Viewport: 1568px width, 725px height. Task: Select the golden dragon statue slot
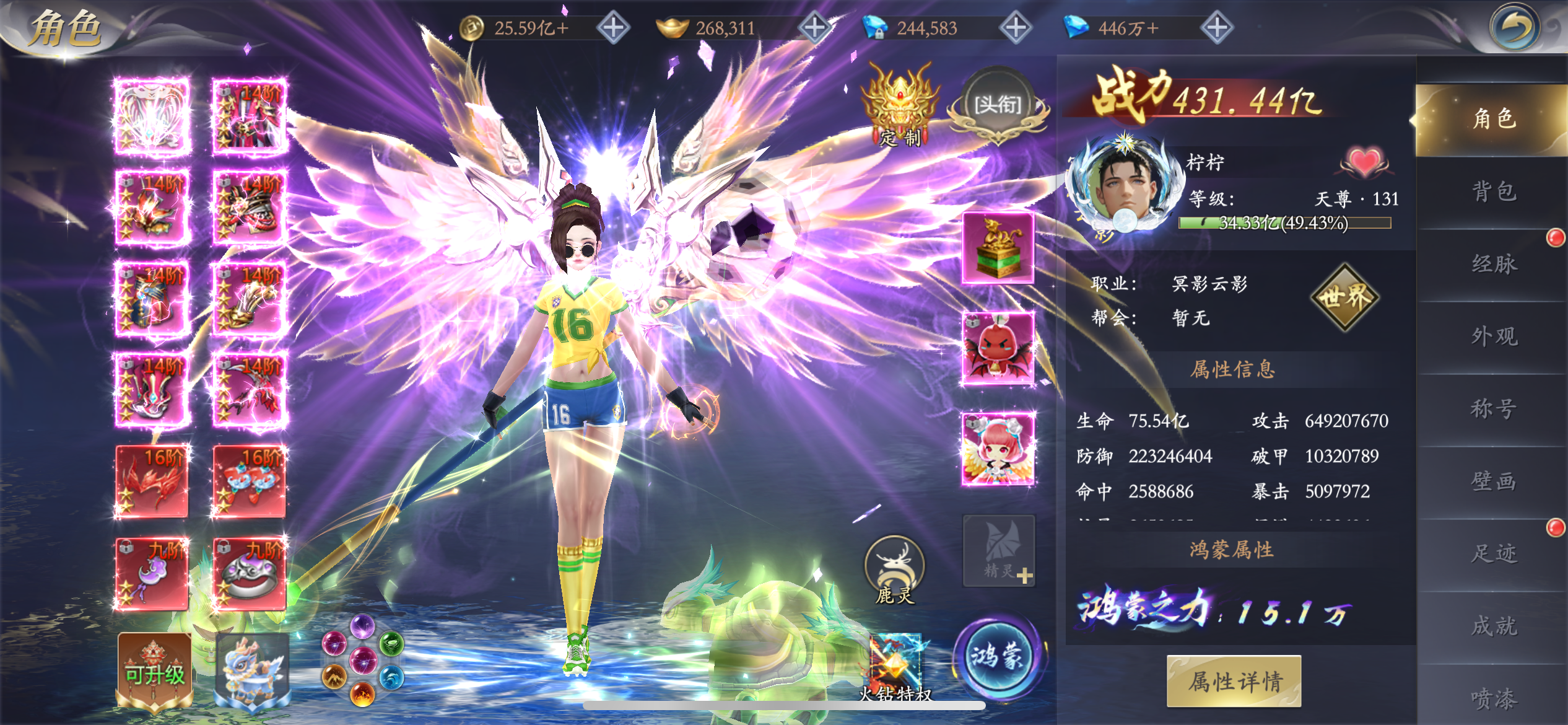pos(998,248)
